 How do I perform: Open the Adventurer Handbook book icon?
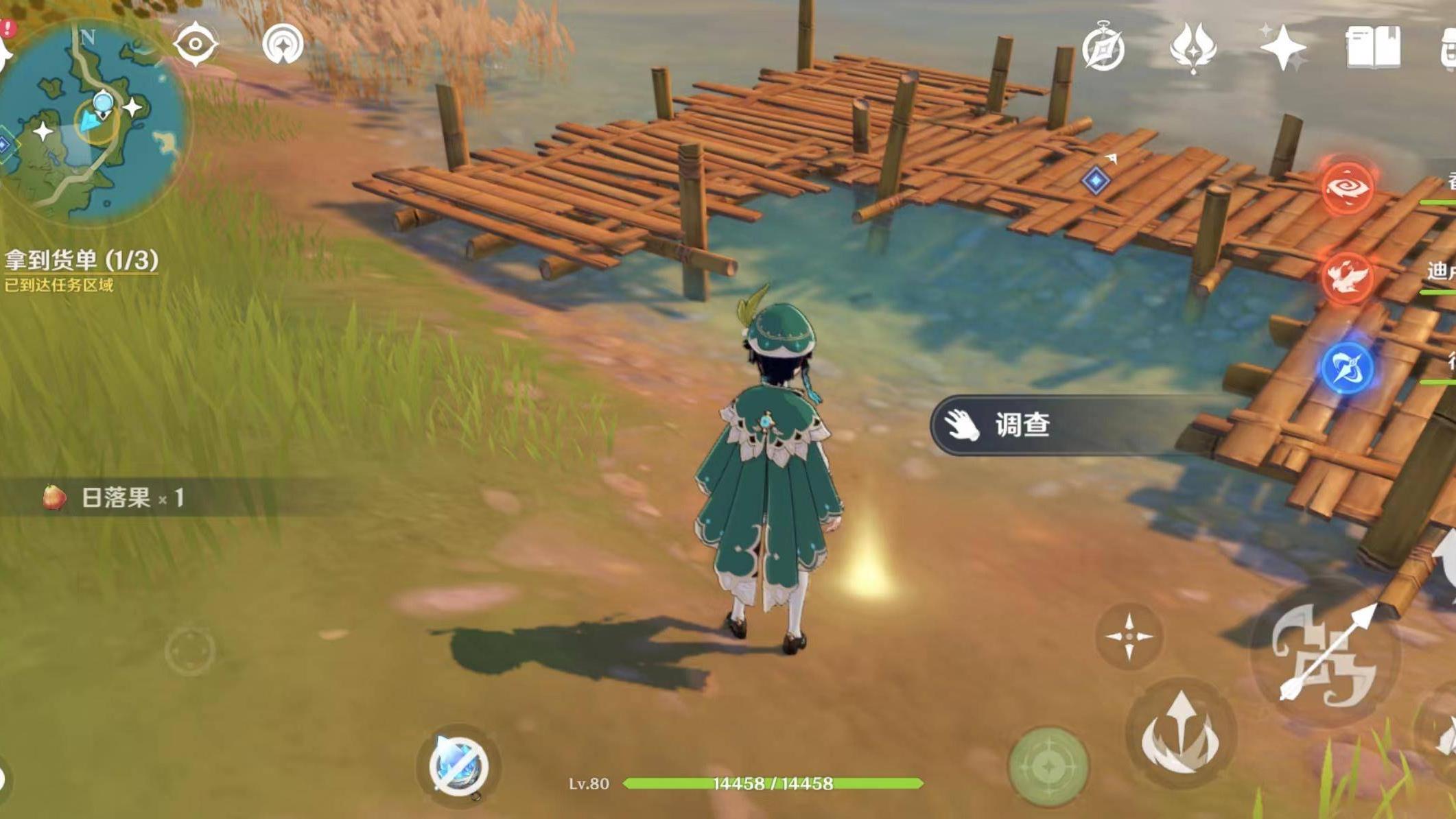[x=1372, y=45]
